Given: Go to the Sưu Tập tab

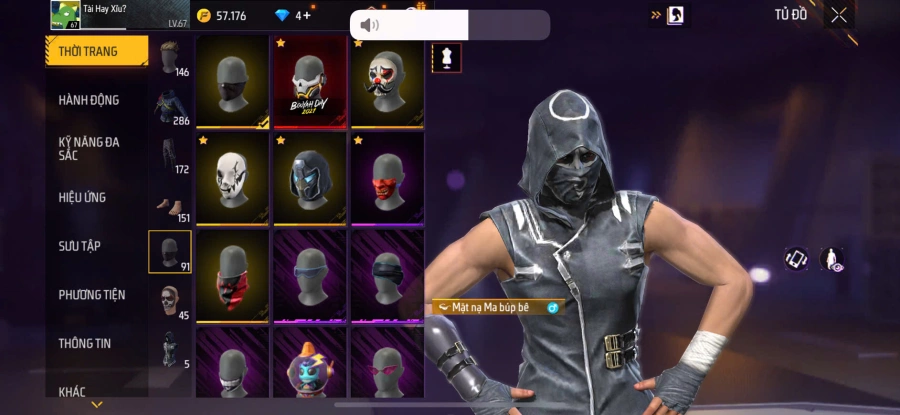Looking at the screenshot, I should tap(79, 246).
